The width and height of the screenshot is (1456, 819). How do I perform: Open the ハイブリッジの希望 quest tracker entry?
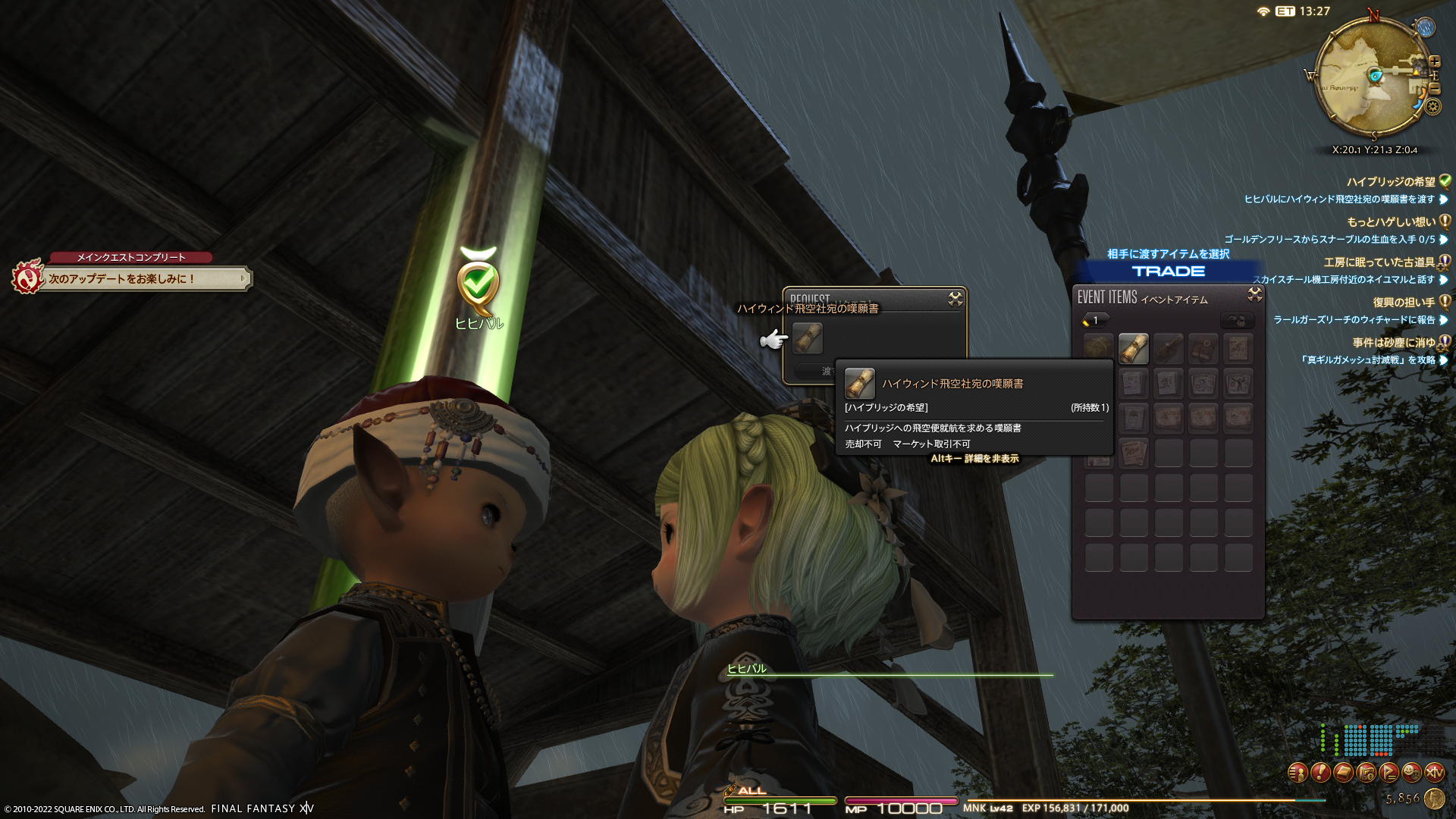(x=1391, y=182)
